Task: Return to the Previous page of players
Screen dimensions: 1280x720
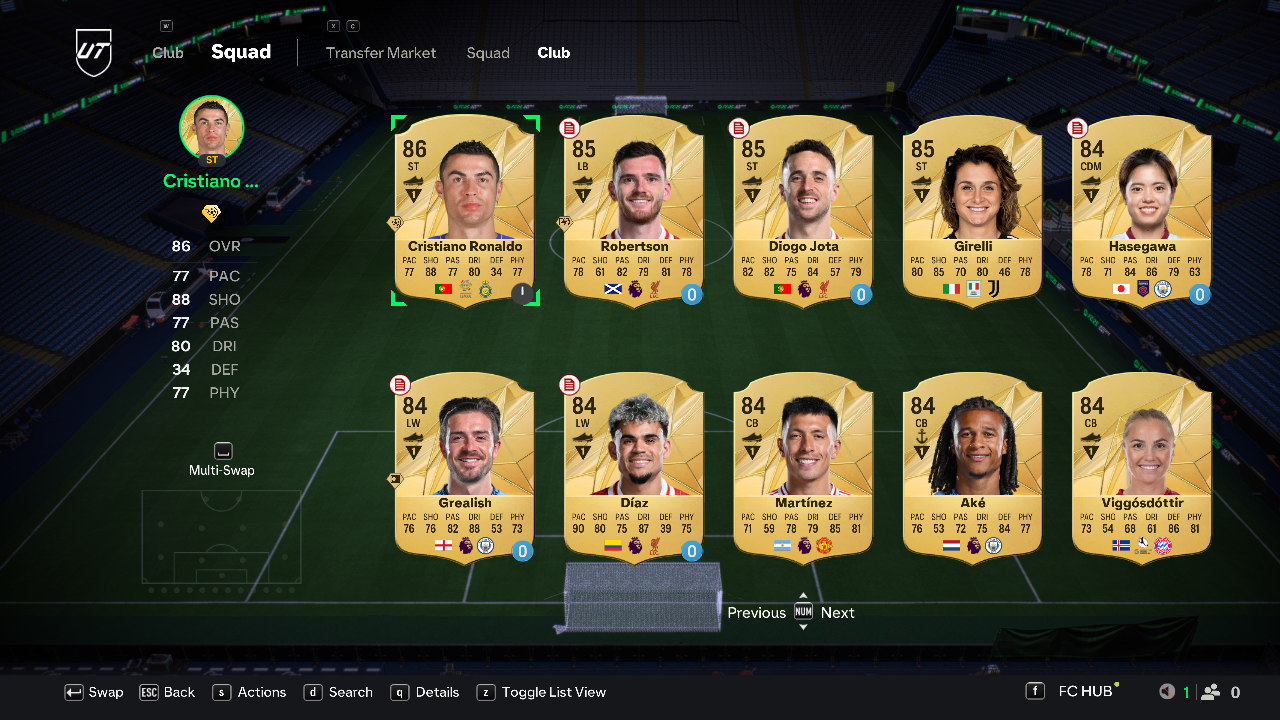Action: pos(756,613)
